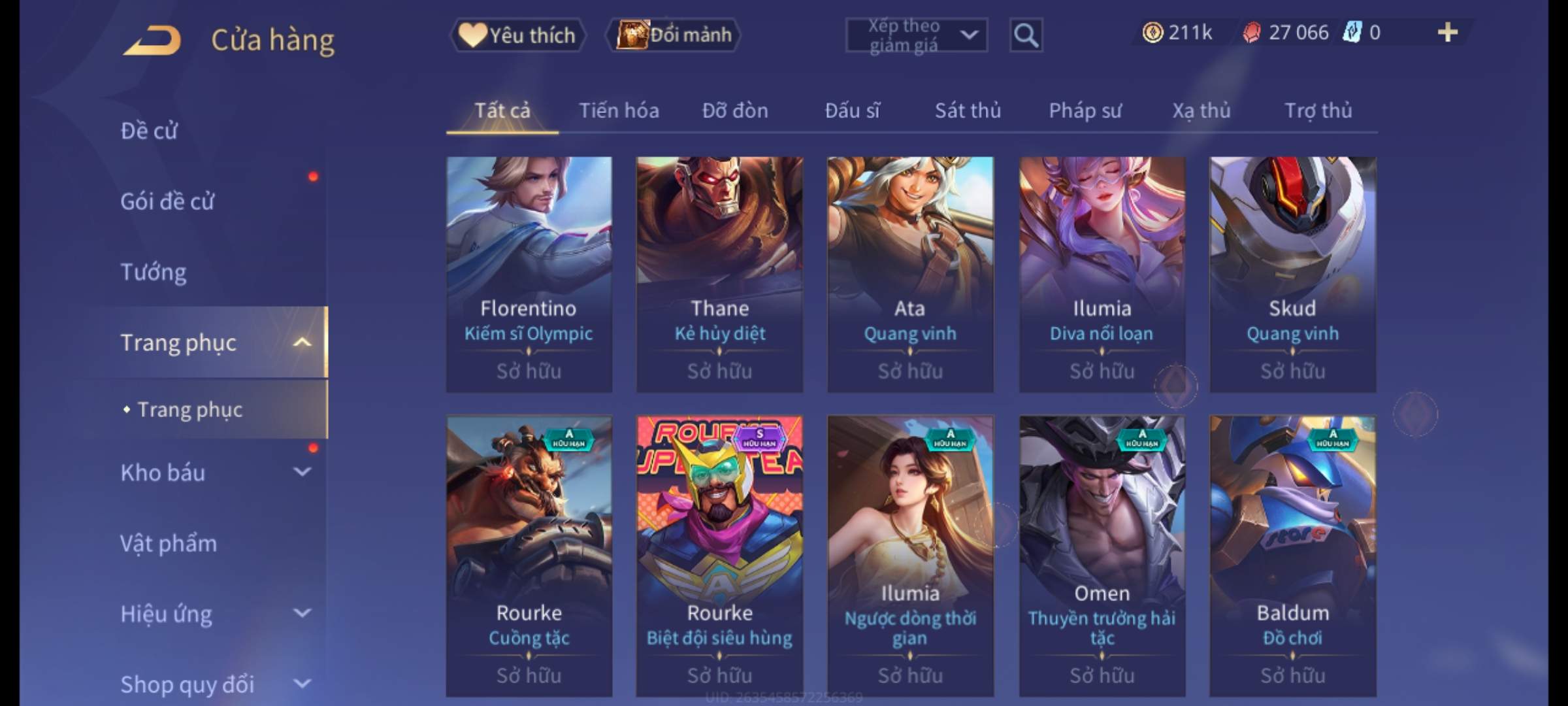Open the Vật phẩm items section
1568x706 pixels.
[x=169, y=544]
